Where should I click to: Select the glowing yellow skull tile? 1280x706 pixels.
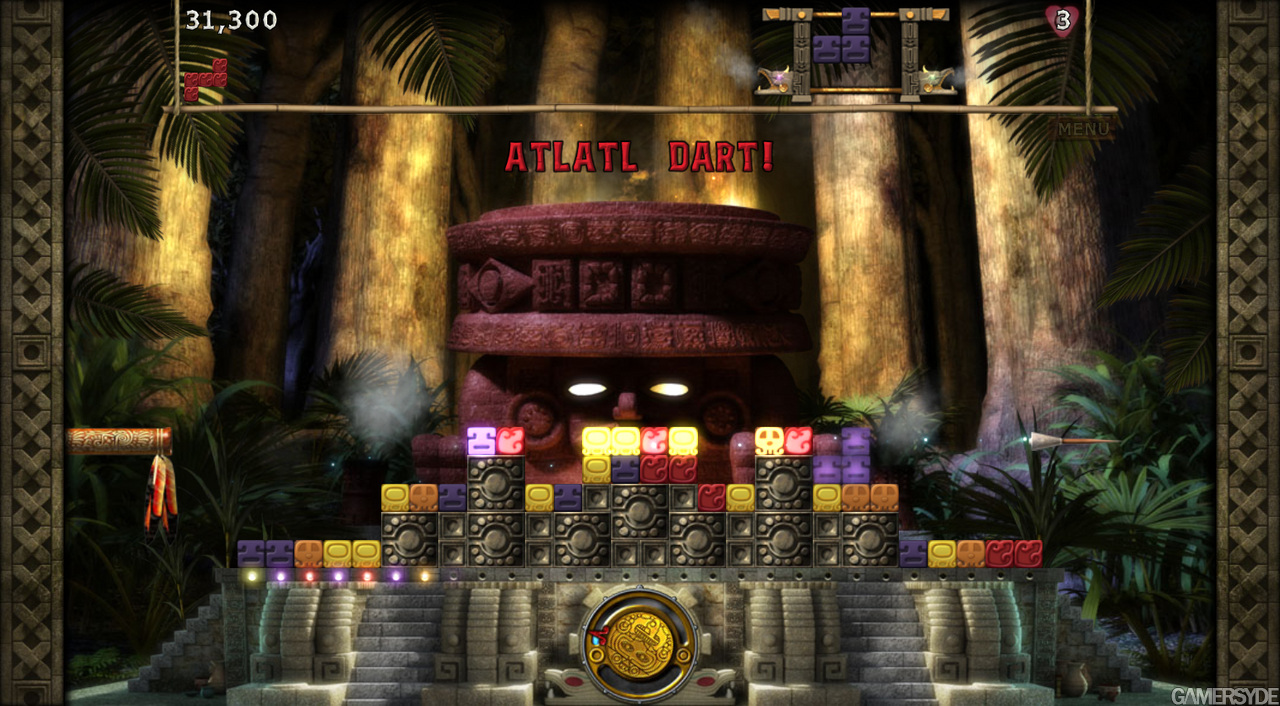pyautogui.click(x=769, y=441)
